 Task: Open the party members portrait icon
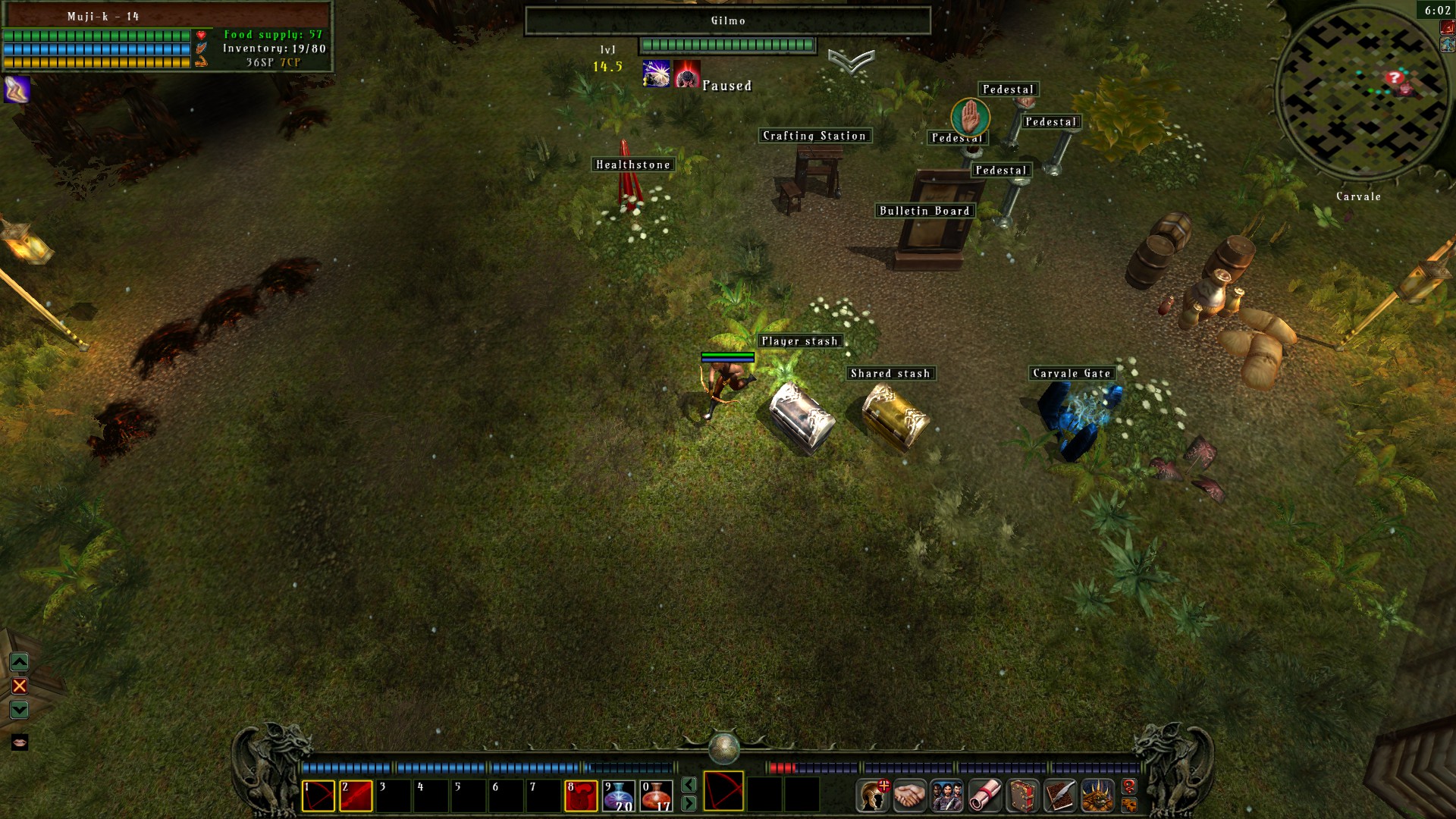947,796
